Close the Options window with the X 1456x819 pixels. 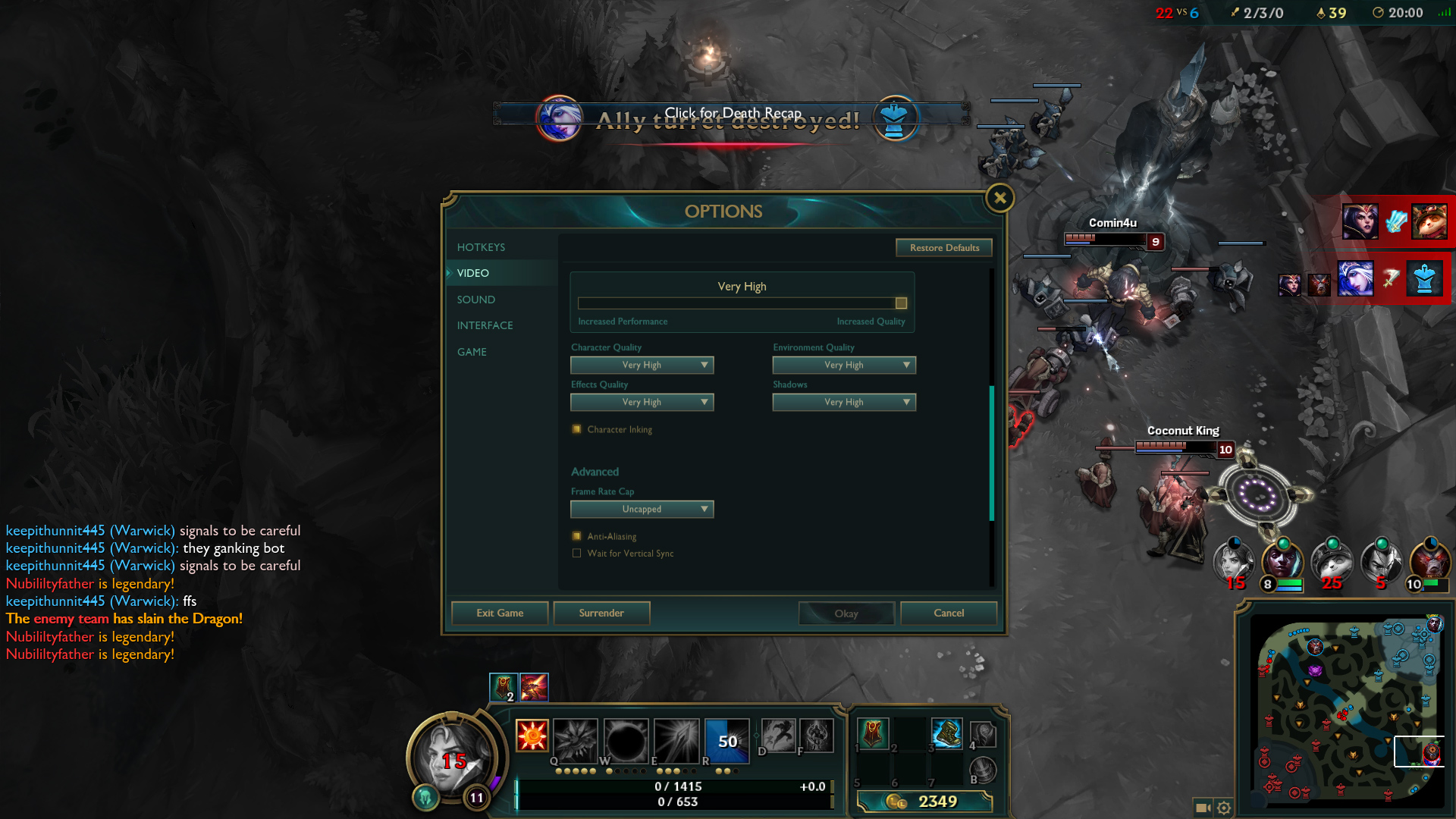(x=999, y=199)
